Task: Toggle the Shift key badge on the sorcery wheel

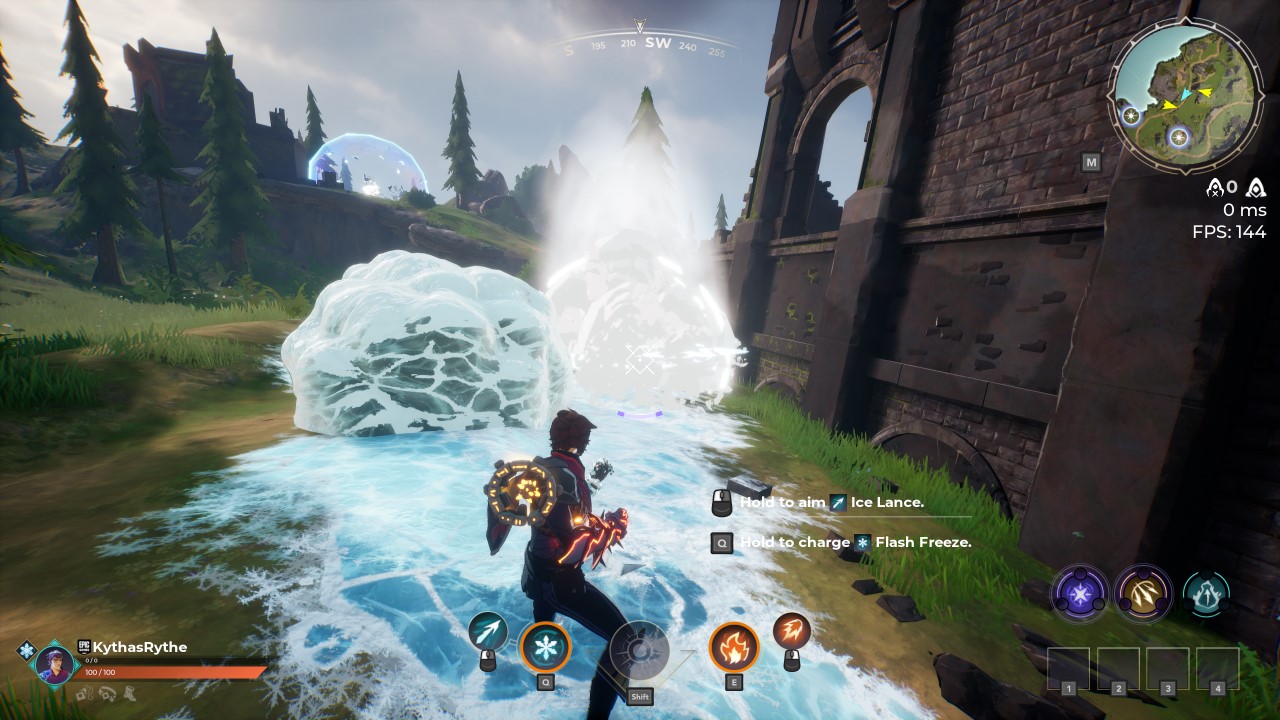Action: [640, 696]
